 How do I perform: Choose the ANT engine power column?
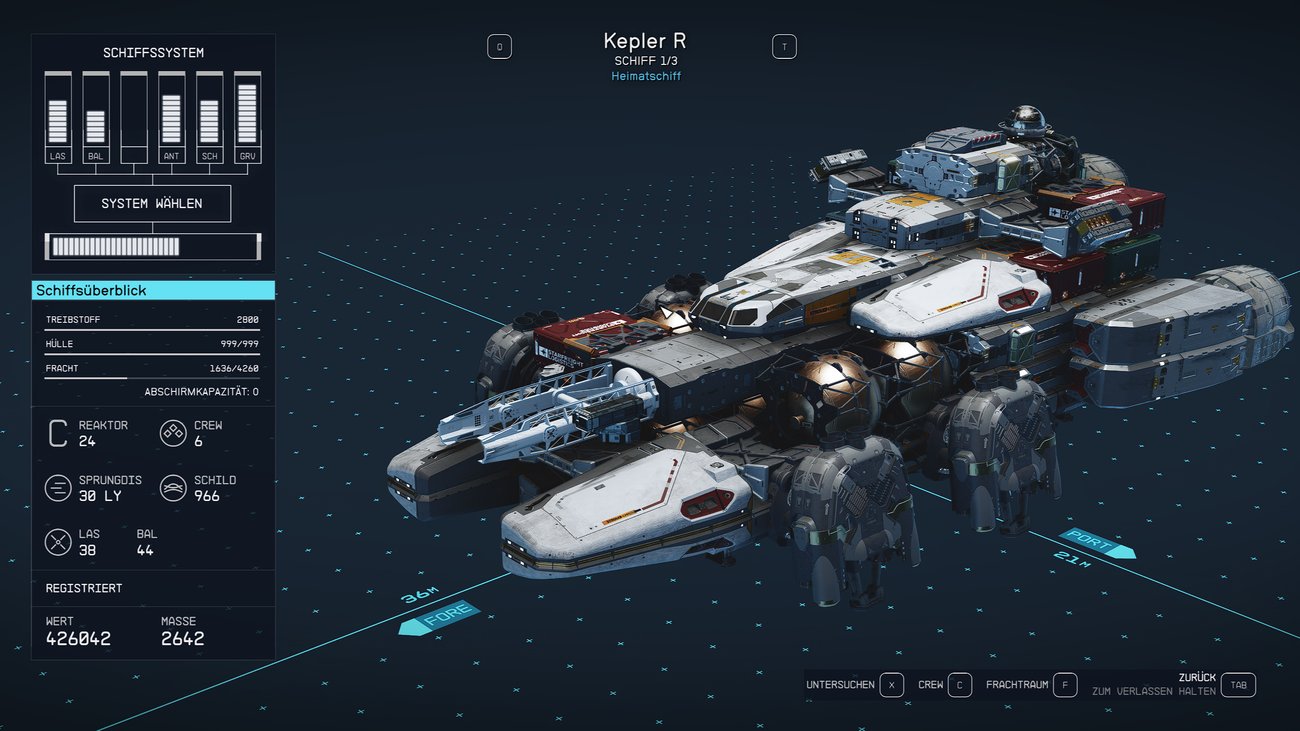(x=171, y=117)
